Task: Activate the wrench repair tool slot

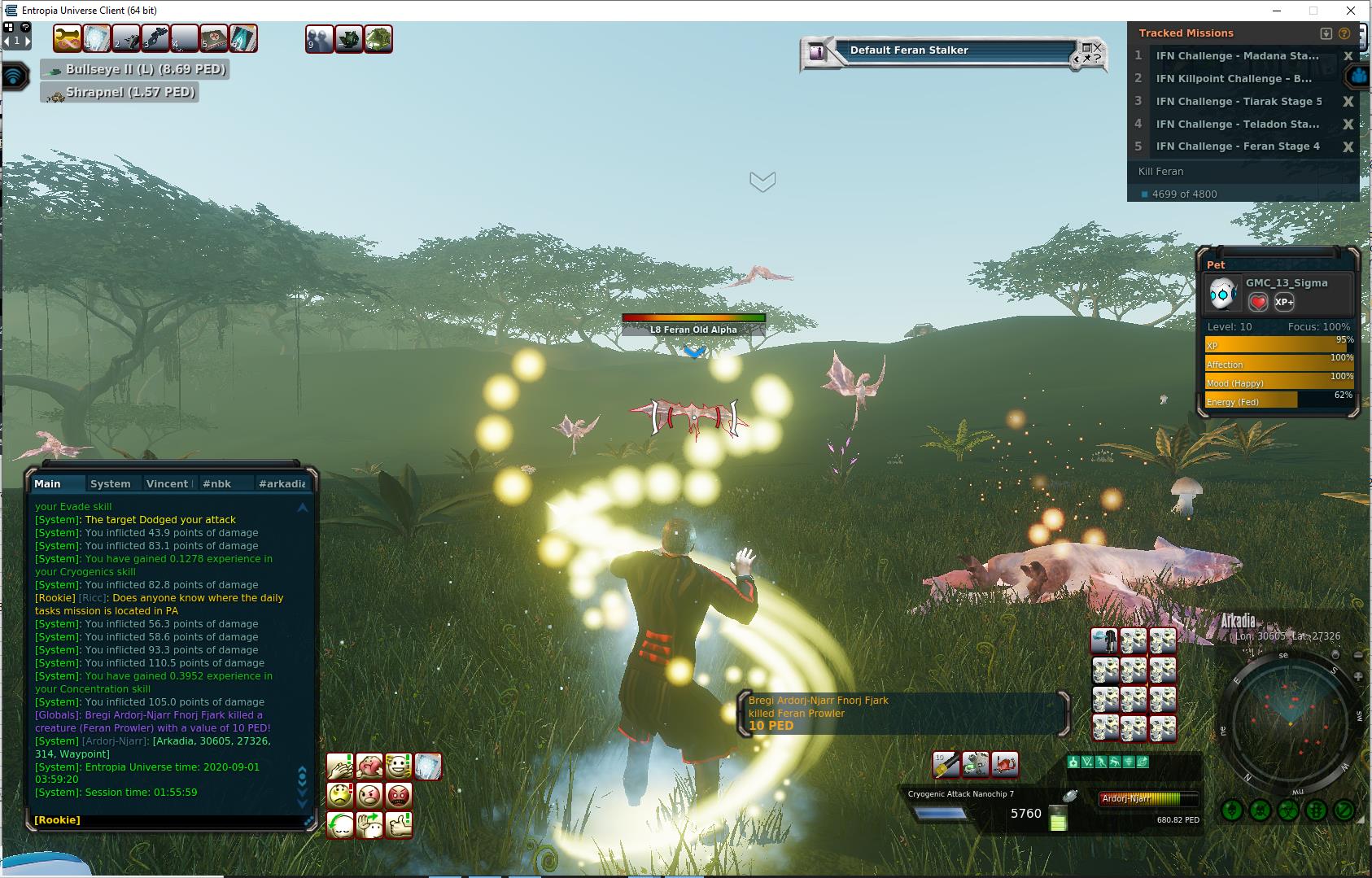Action: click(68, 38)
